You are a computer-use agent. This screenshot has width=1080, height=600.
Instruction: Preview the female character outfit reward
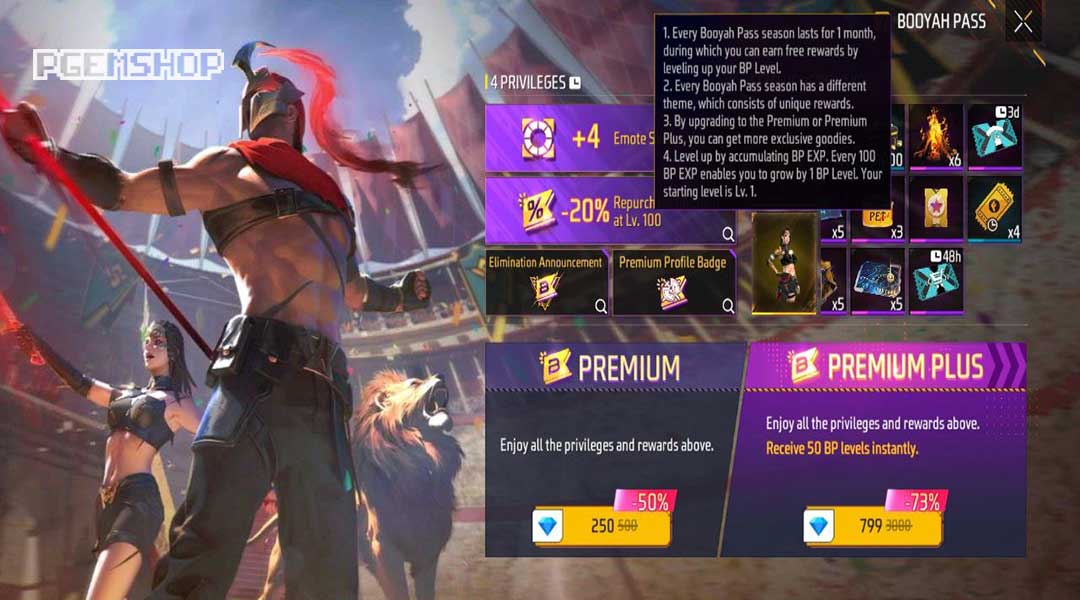click(784, 262)
